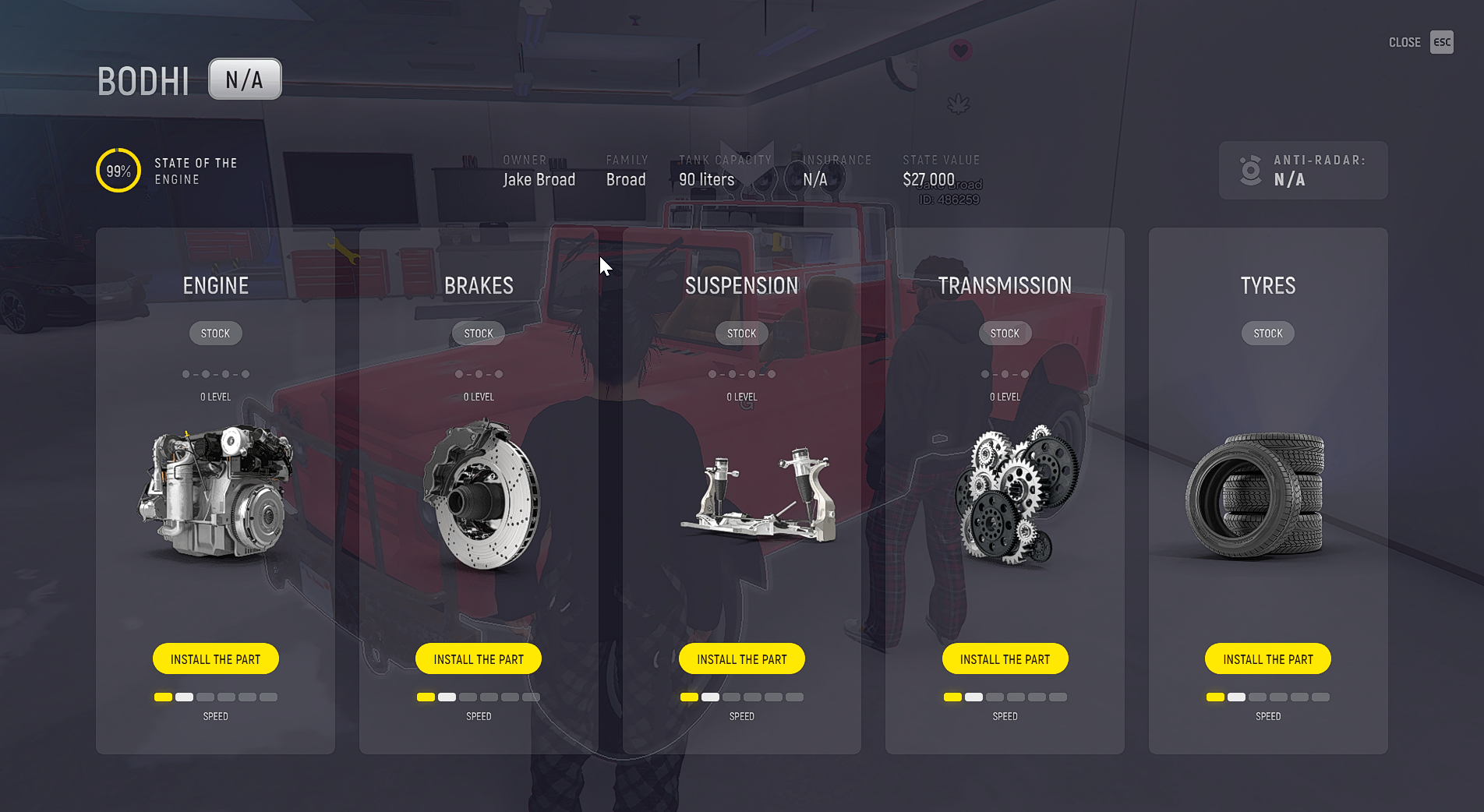Select the Tyres Stock tag
The image size is (1484, 812).
[1267, 334]
